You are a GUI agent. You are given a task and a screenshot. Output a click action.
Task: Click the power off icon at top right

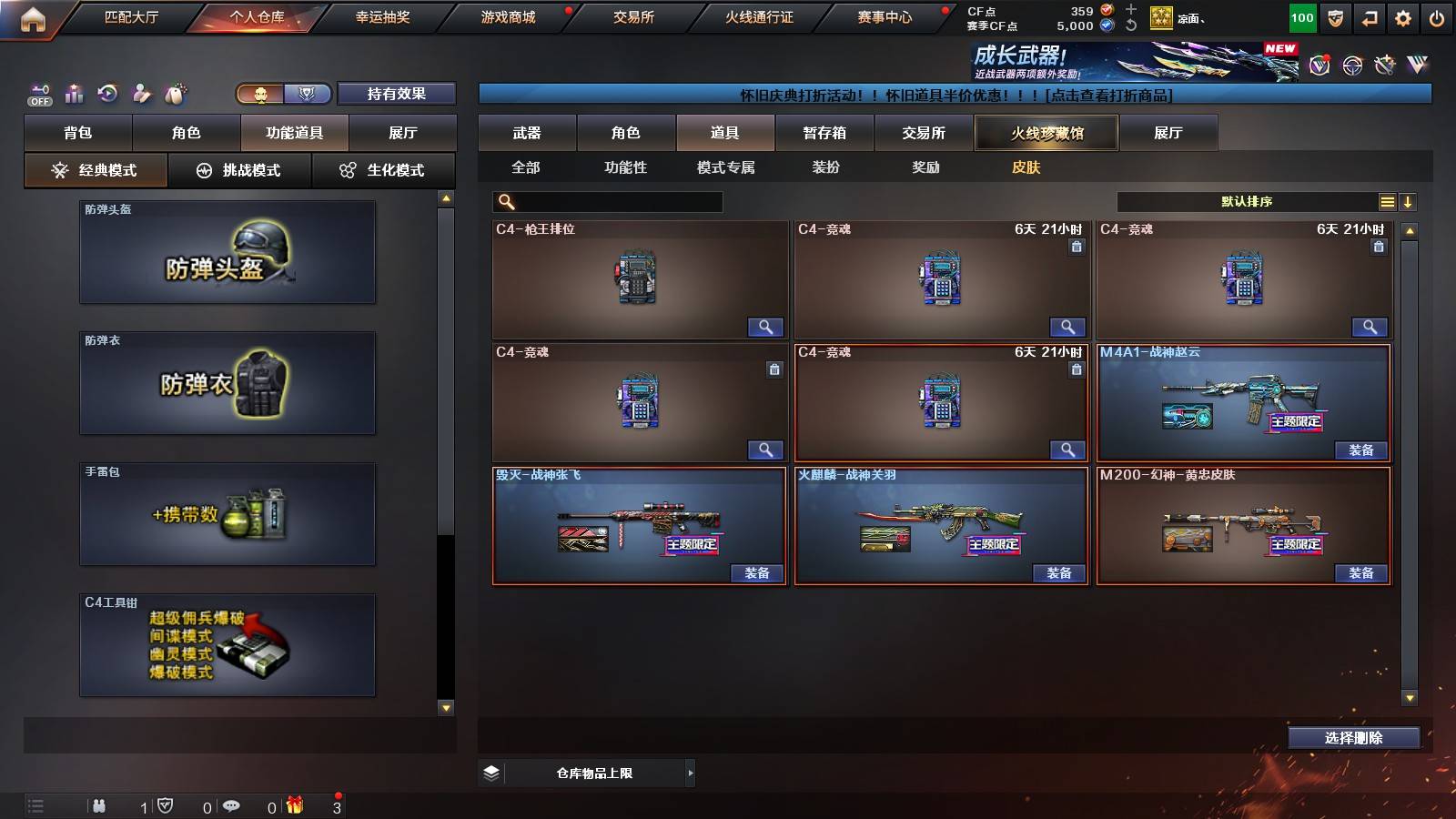coord(1435,17)
